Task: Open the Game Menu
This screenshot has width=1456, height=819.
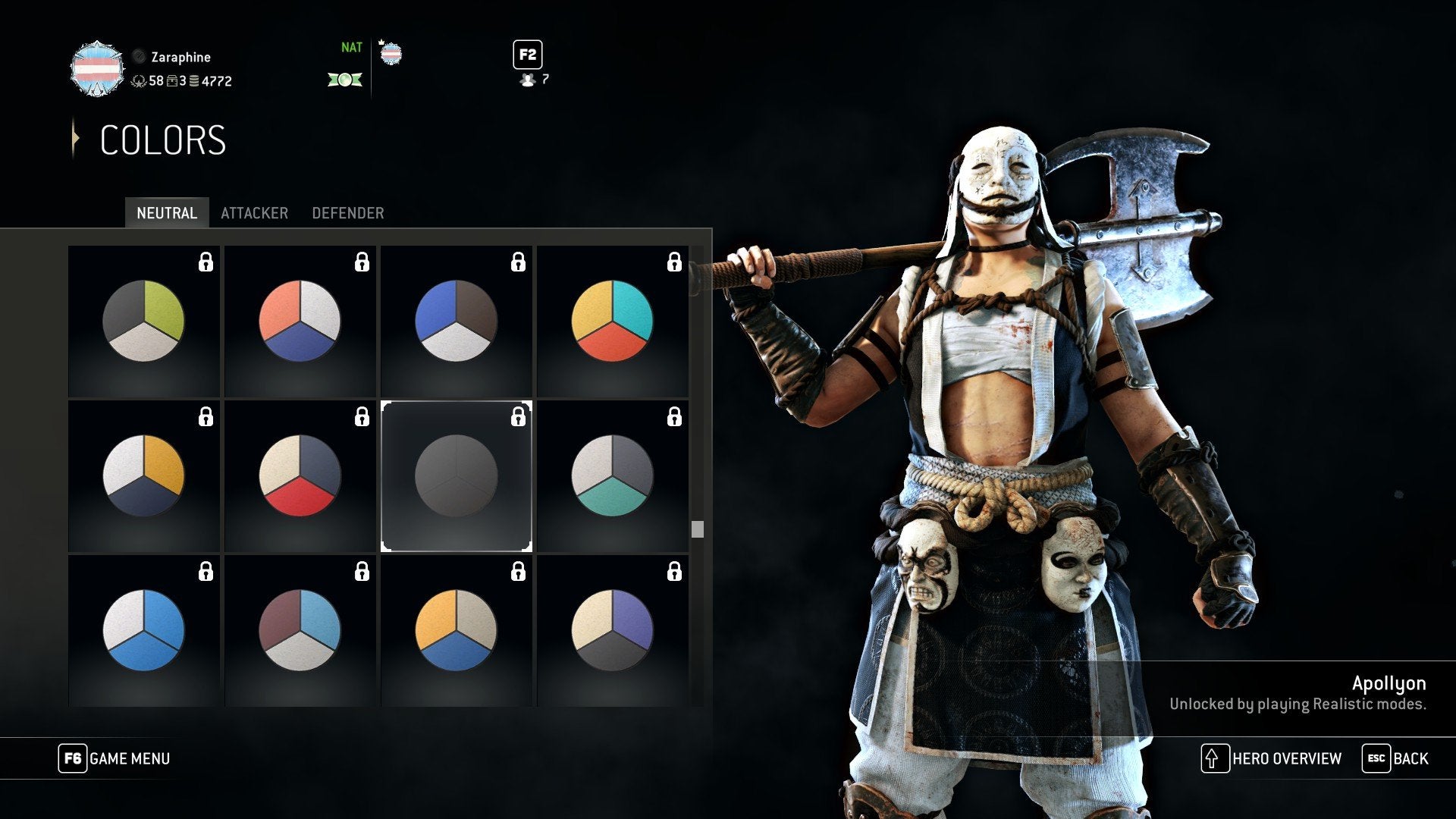Action: 115,758
